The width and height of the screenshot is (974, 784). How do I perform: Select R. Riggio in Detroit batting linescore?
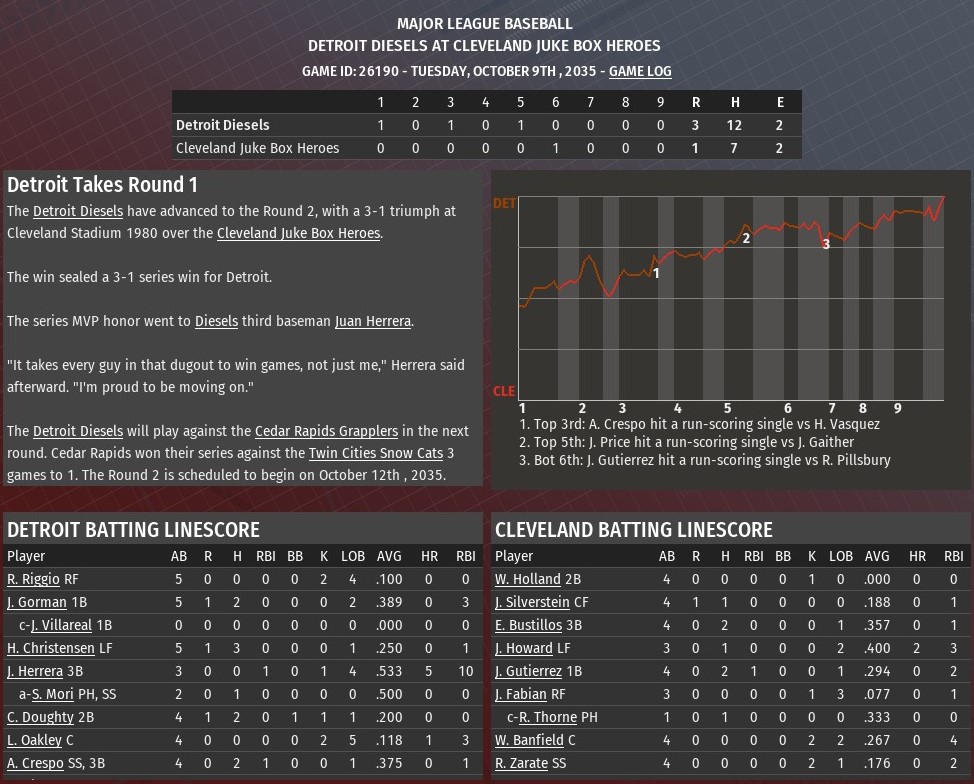33,579
